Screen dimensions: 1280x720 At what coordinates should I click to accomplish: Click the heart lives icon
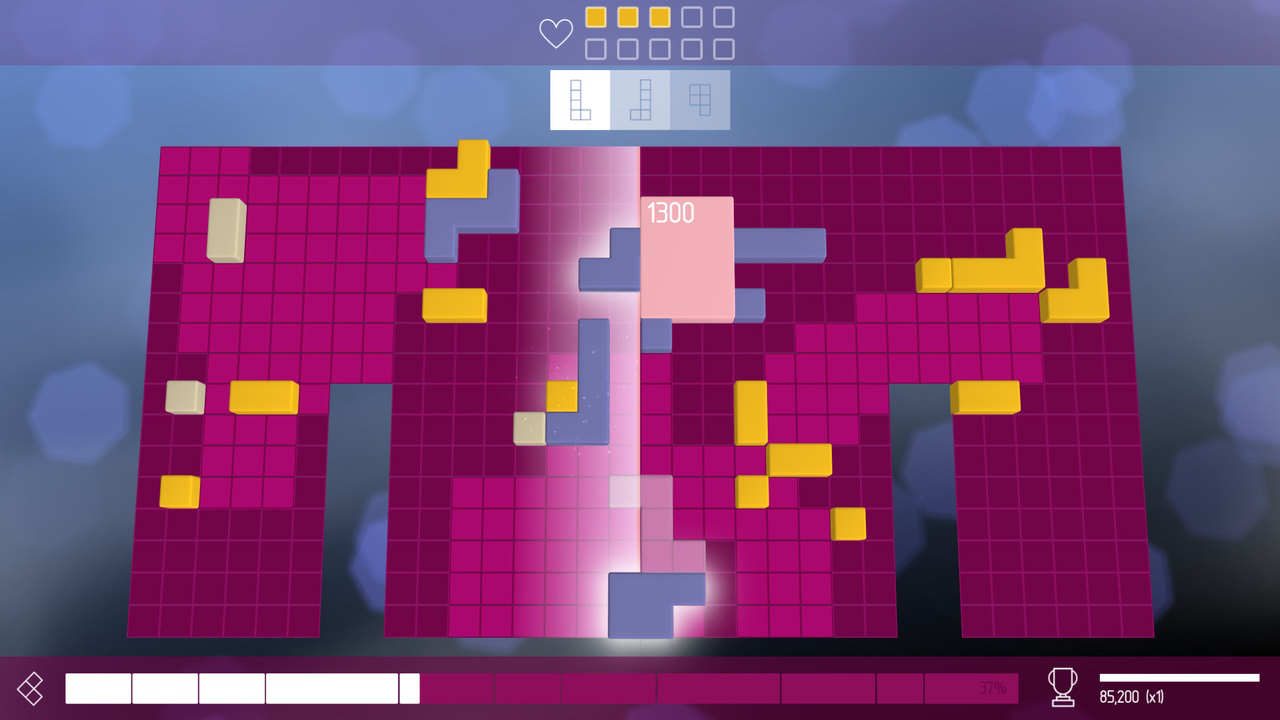pyautogui.click(x=556, y=32)
